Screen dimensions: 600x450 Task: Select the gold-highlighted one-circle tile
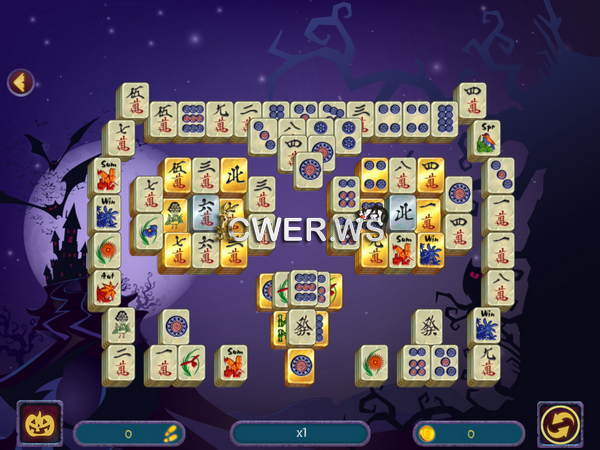point(300,363)
